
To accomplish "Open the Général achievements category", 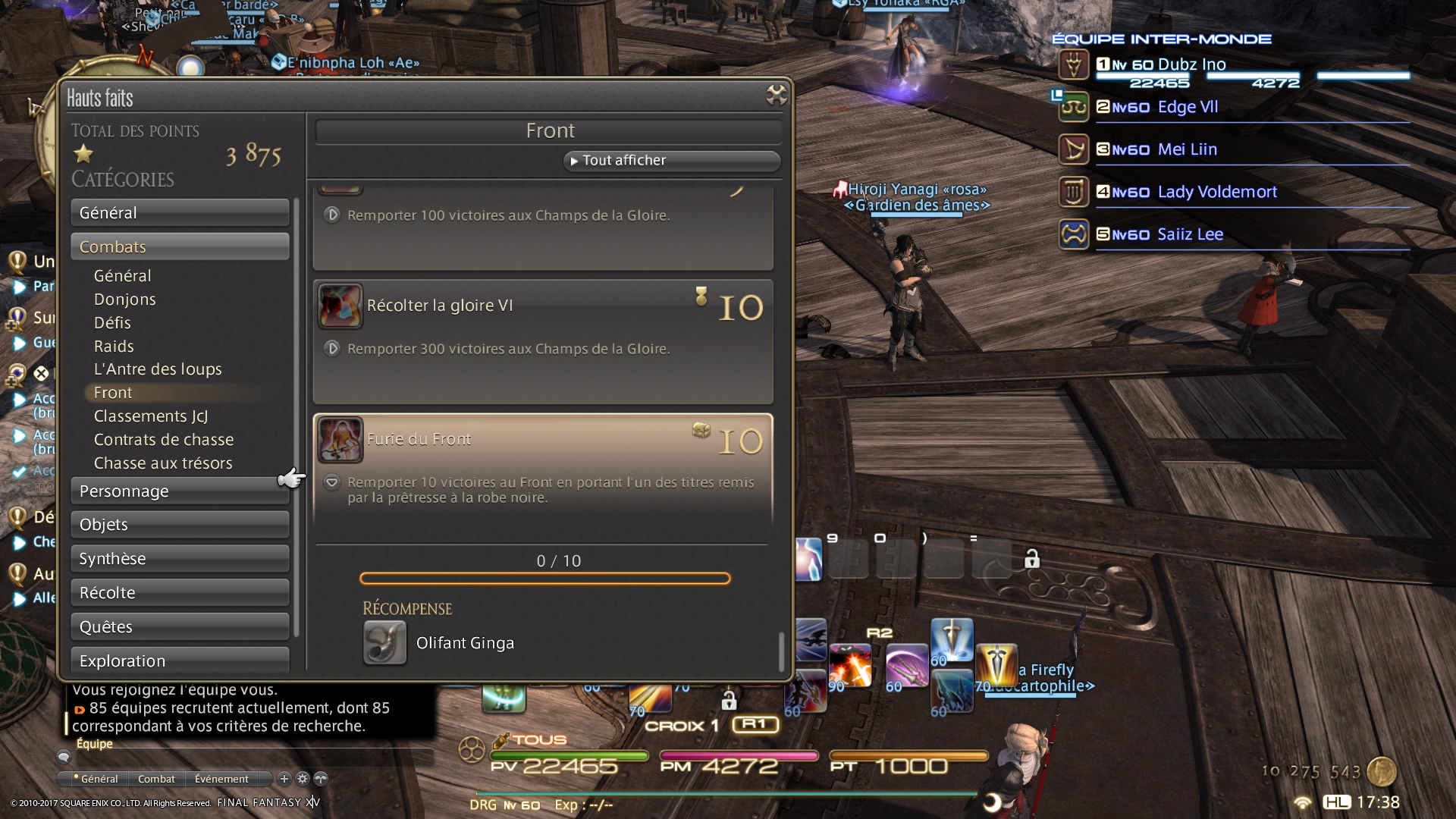I will click(x=180, y=213).
